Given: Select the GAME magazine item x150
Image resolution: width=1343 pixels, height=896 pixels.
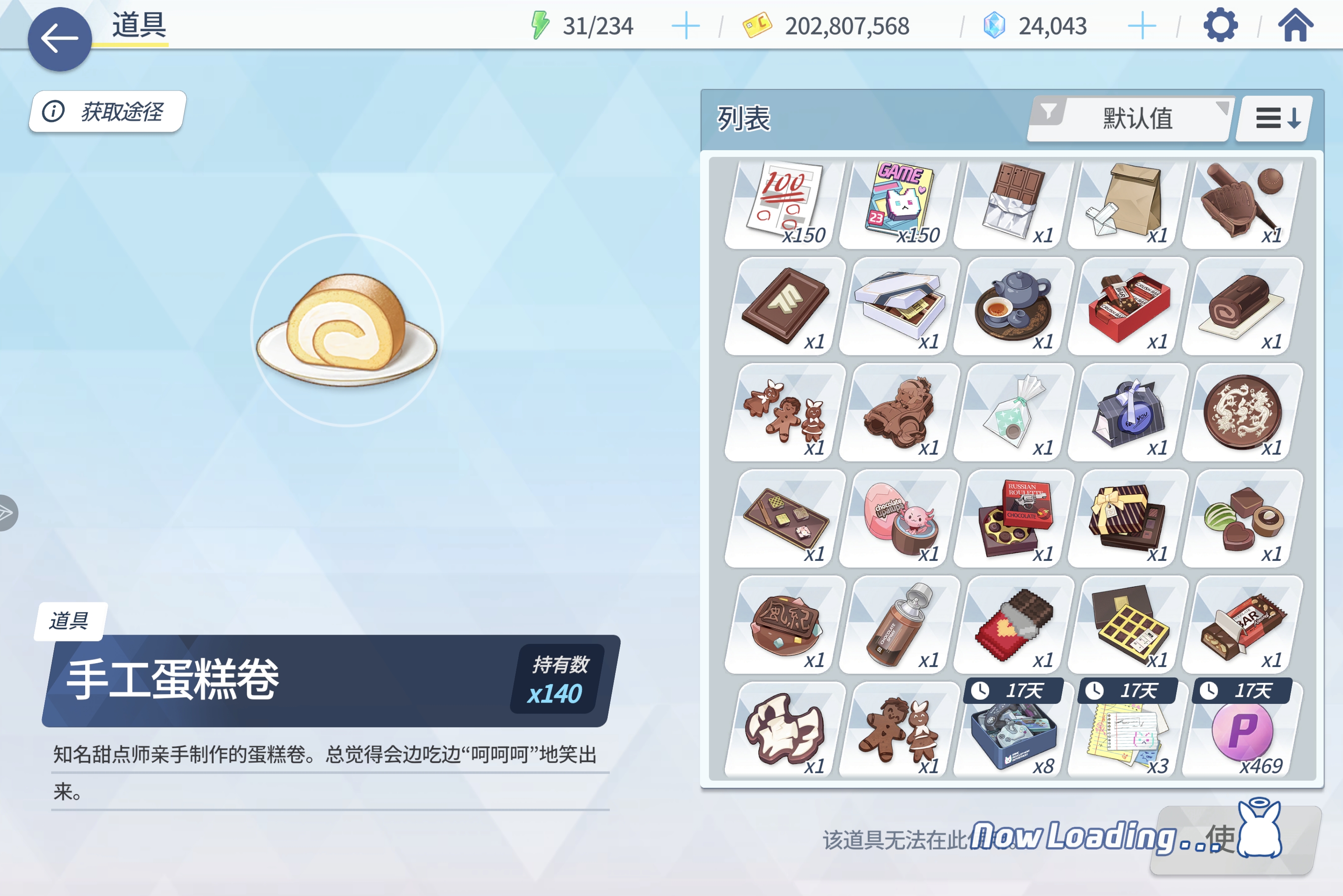Looking at the screenshot, I should point(895,203).
